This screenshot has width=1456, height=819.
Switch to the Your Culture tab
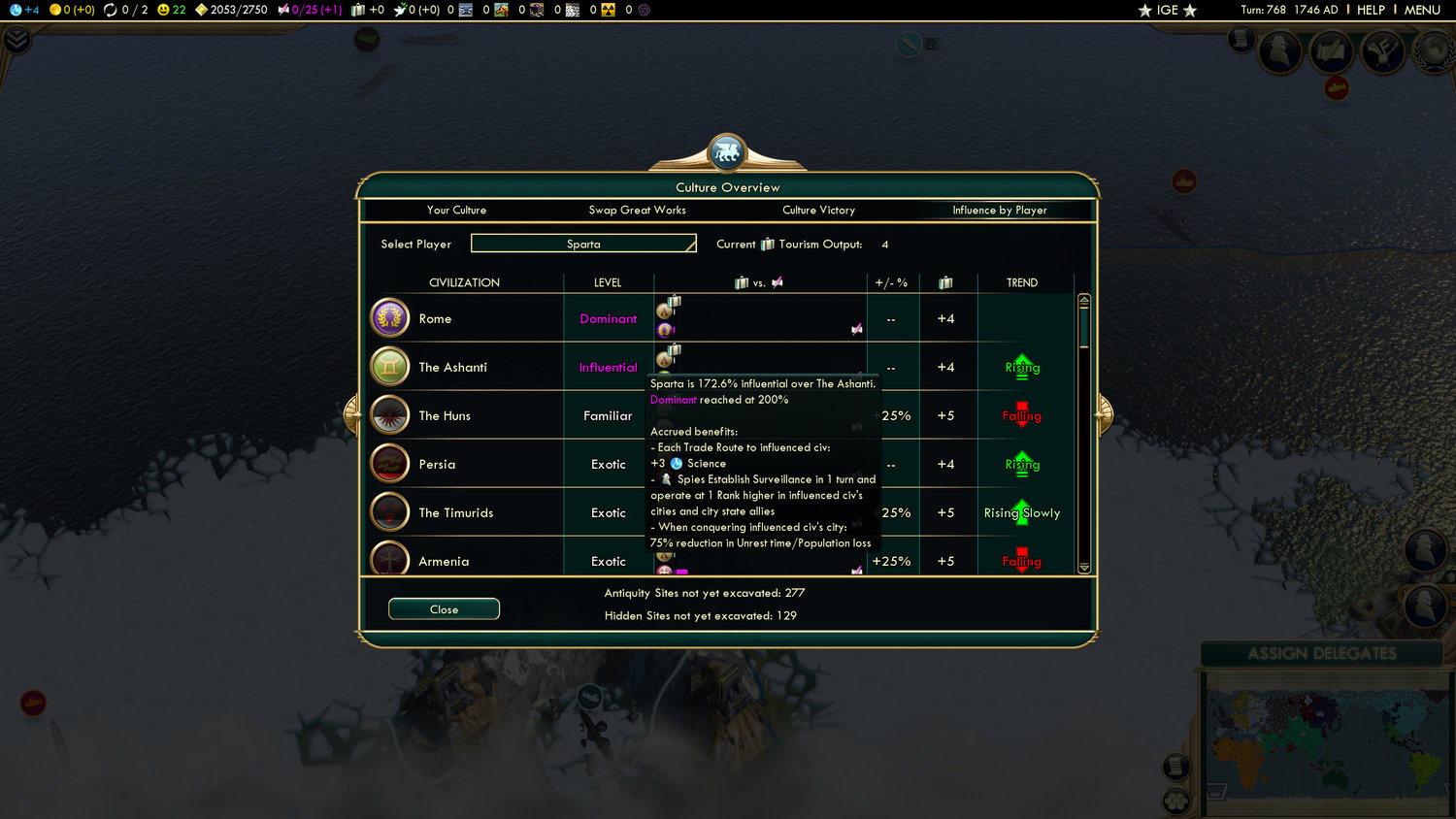click(456, 210)
